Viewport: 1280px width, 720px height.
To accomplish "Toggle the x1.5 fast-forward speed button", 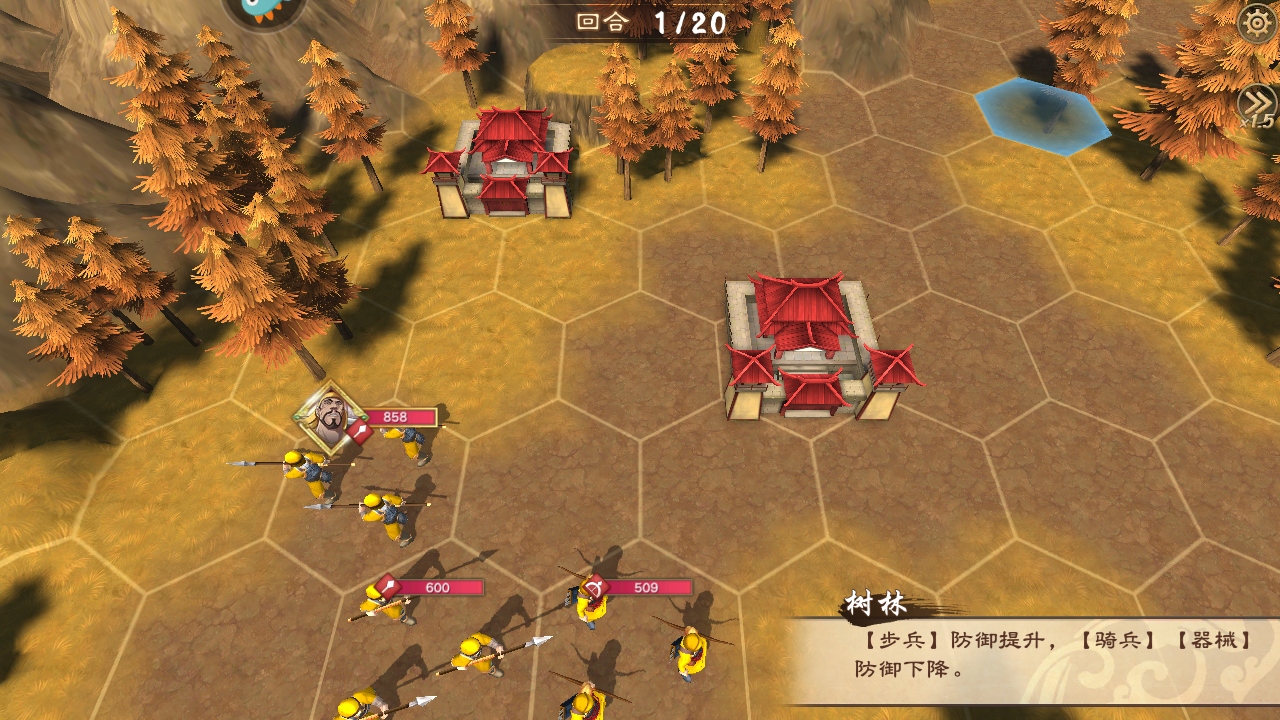I will click(x=1257, y=104).
